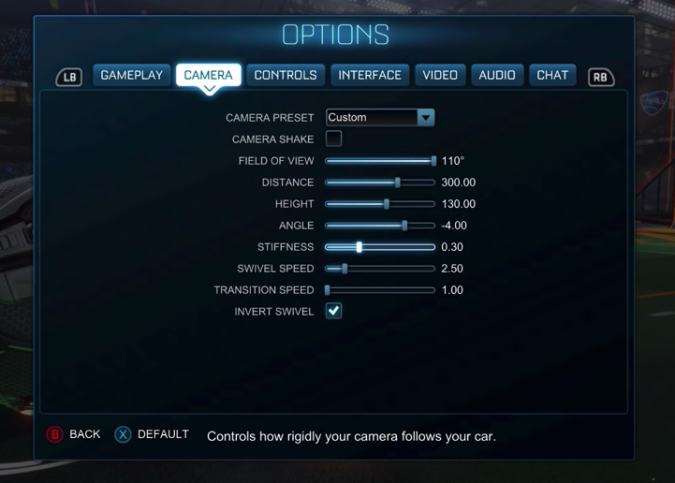Click the Field of View slider

[x=380, y=160]
